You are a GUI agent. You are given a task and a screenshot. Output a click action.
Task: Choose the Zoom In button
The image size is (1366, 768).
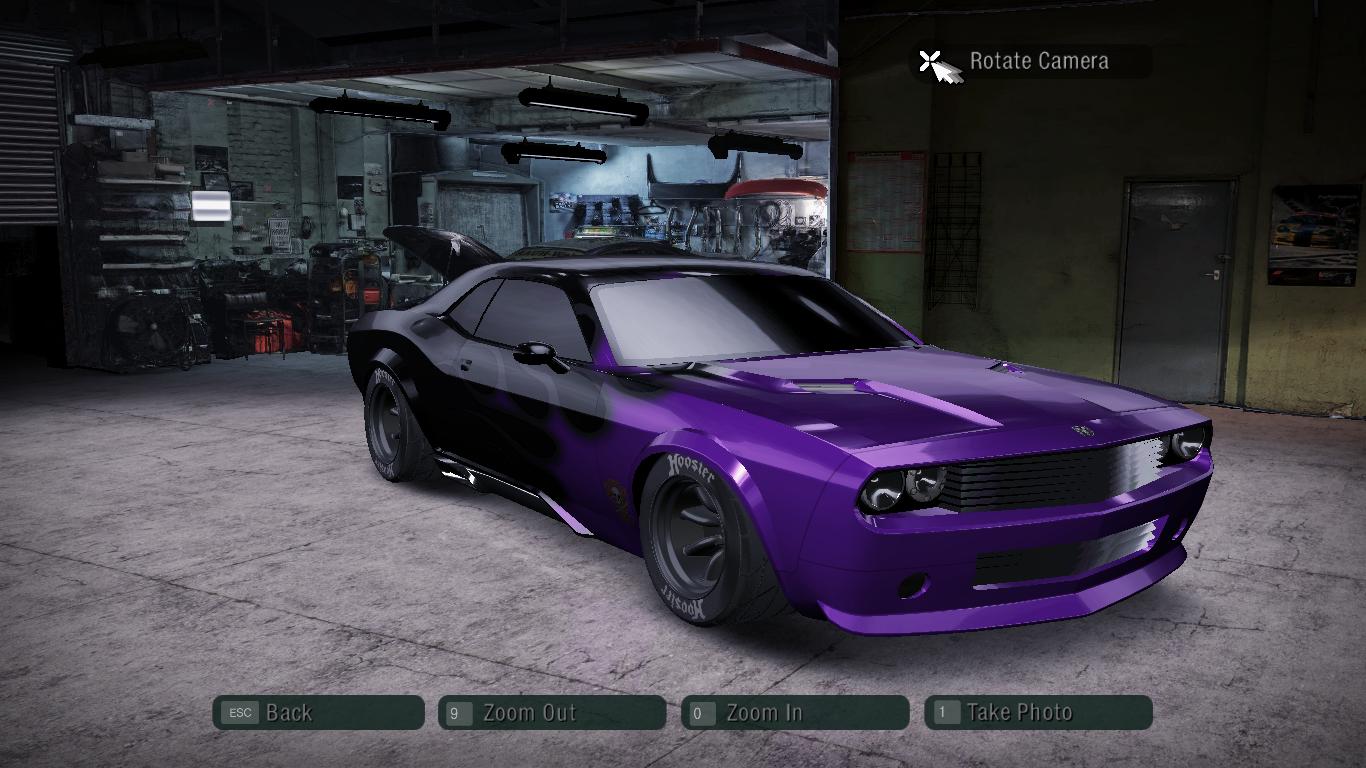coord(794,713)
